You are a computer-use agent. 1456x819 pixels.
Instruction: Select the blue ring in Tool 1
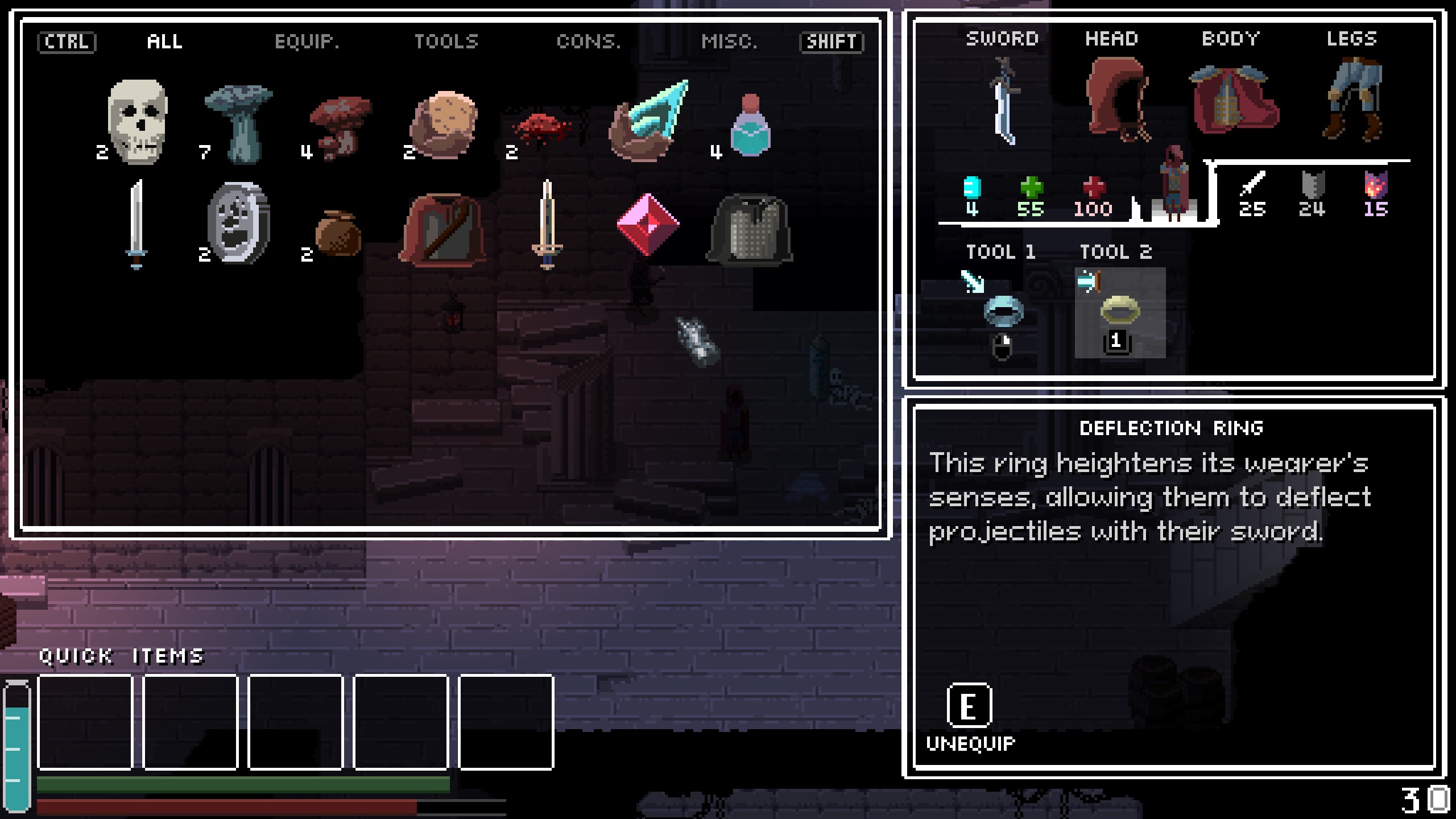(x=1003, y=311)
